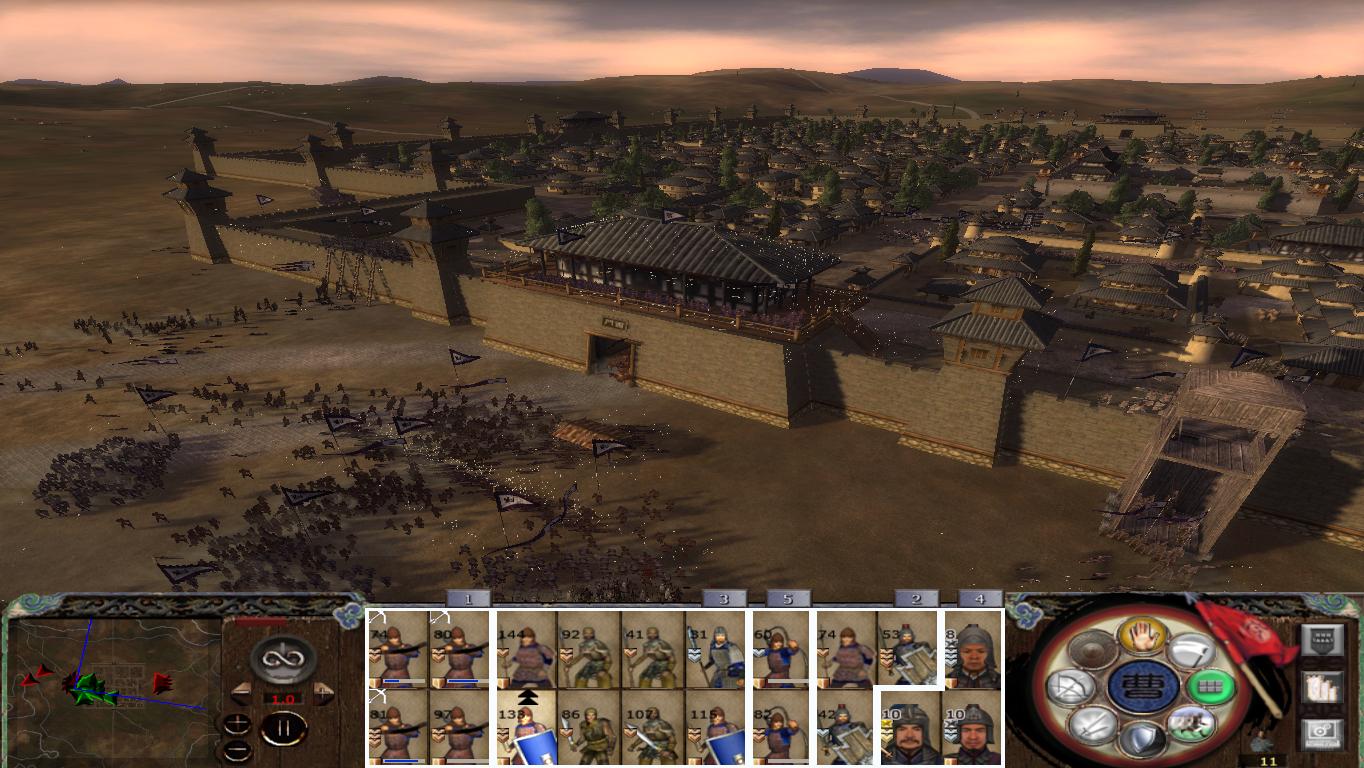
Task: Toggle the banner display button above the scrolls
Action: point(1323,638)
